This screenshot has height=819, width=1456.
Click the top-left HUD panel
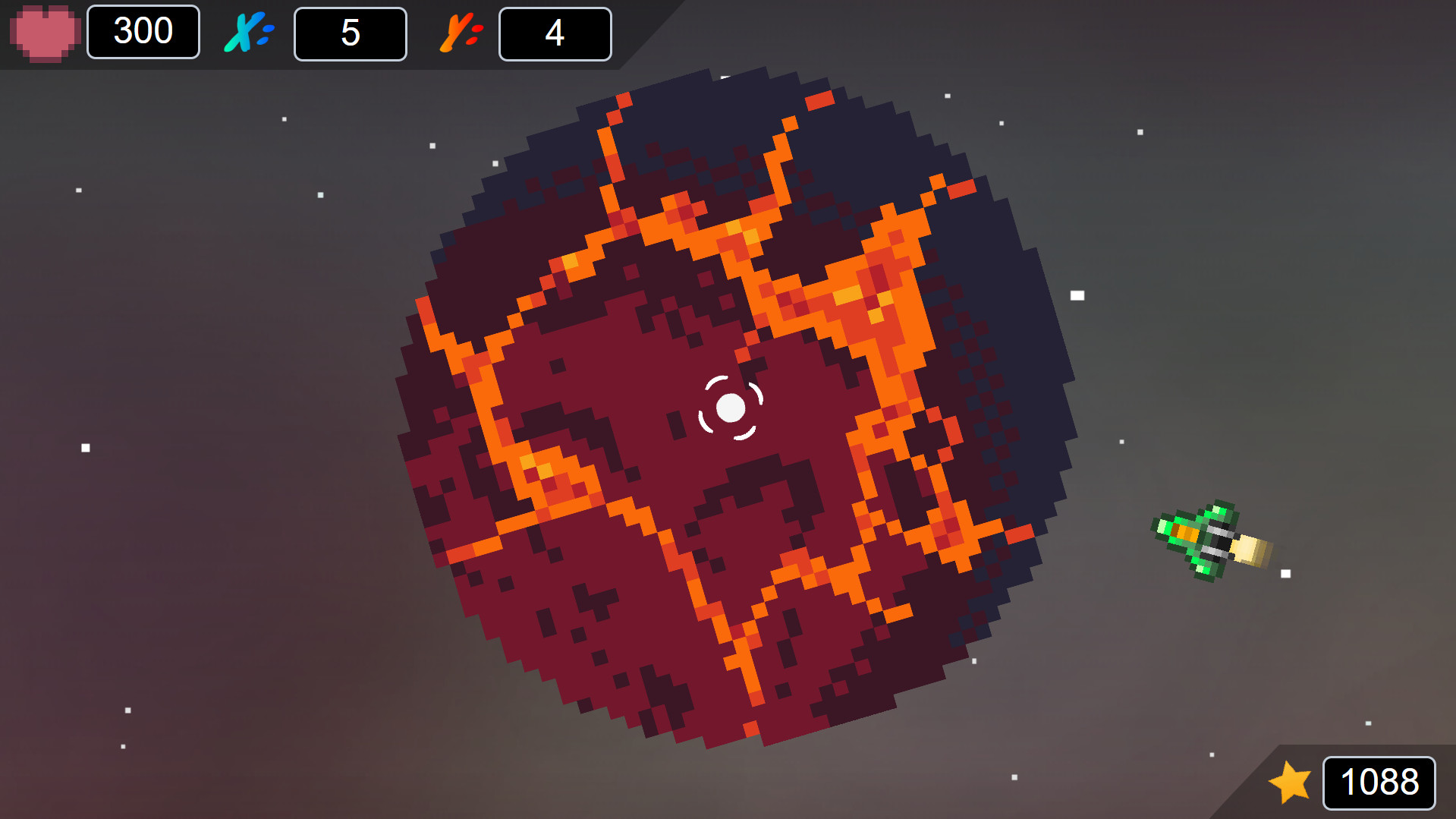pyautogui.click(x=319, y=34)
